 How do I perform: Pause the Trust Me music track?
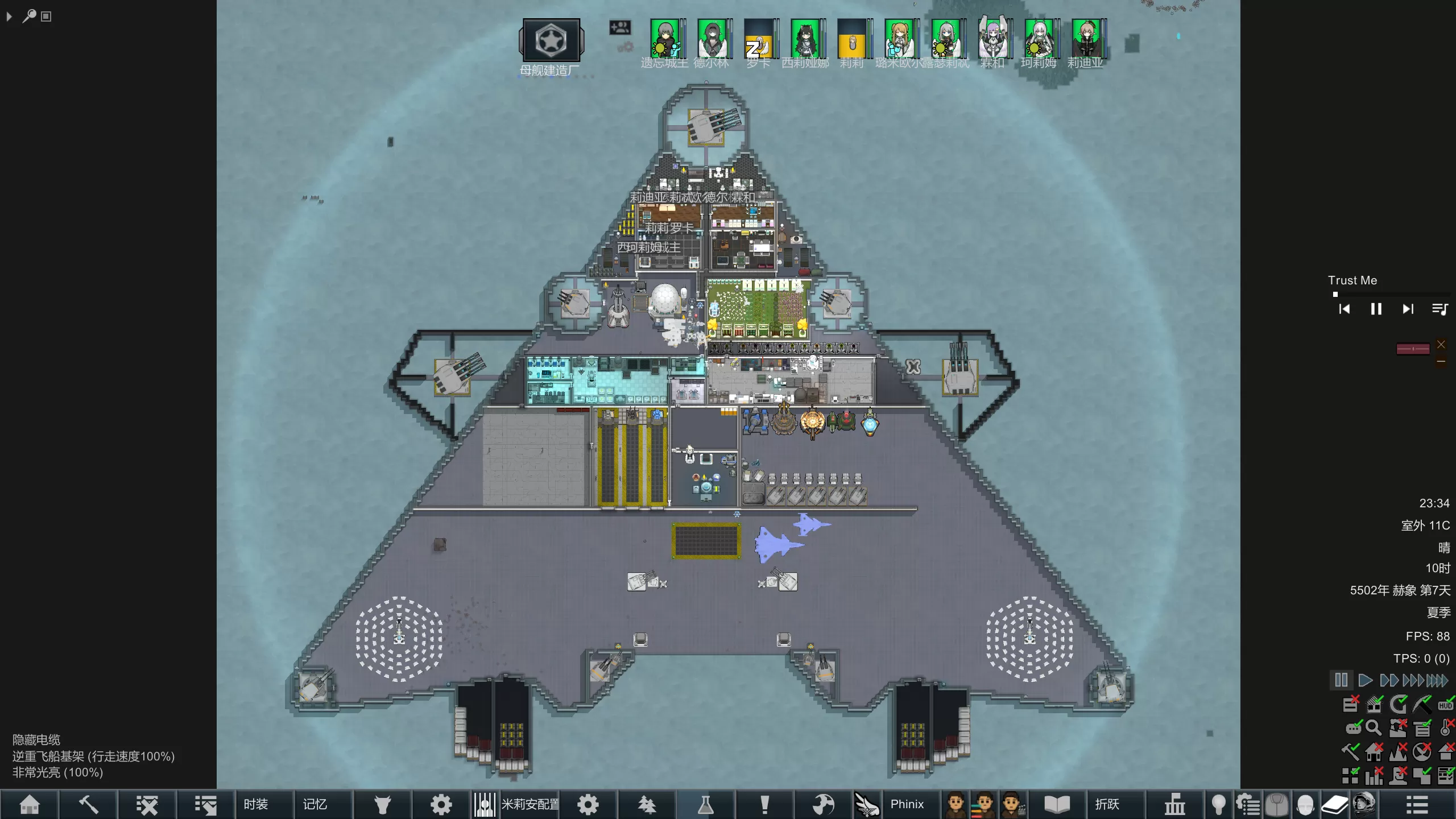[1376, 309]
